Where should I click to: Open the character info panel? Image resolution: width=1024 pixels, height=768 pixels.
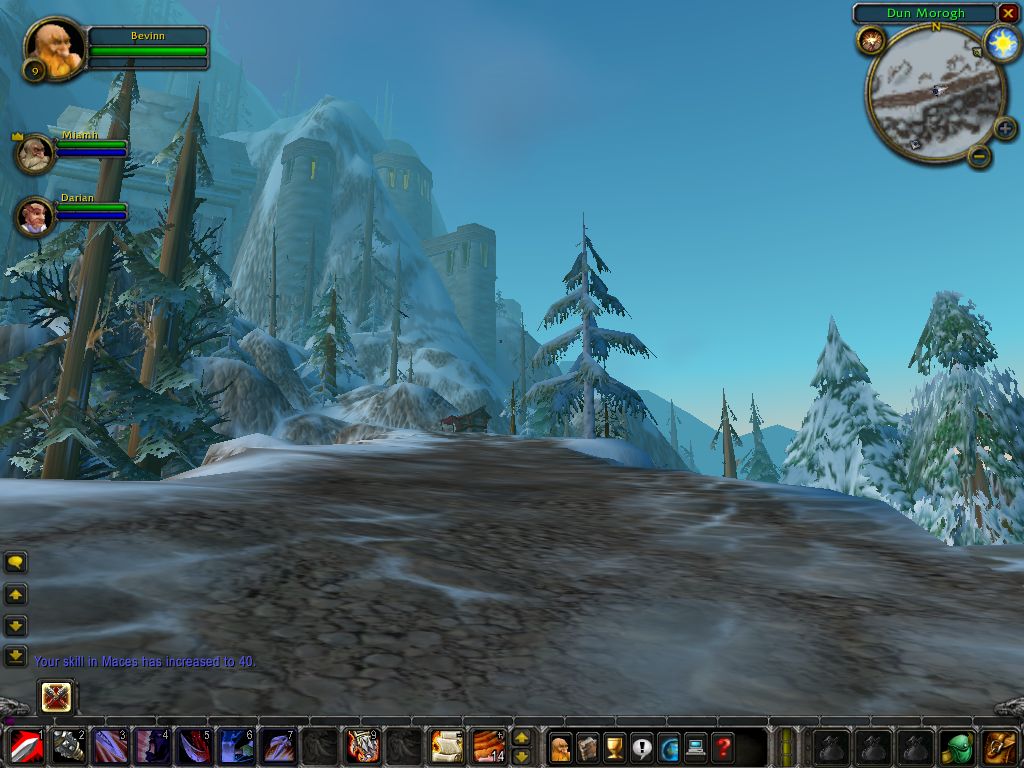coord(561,747)
